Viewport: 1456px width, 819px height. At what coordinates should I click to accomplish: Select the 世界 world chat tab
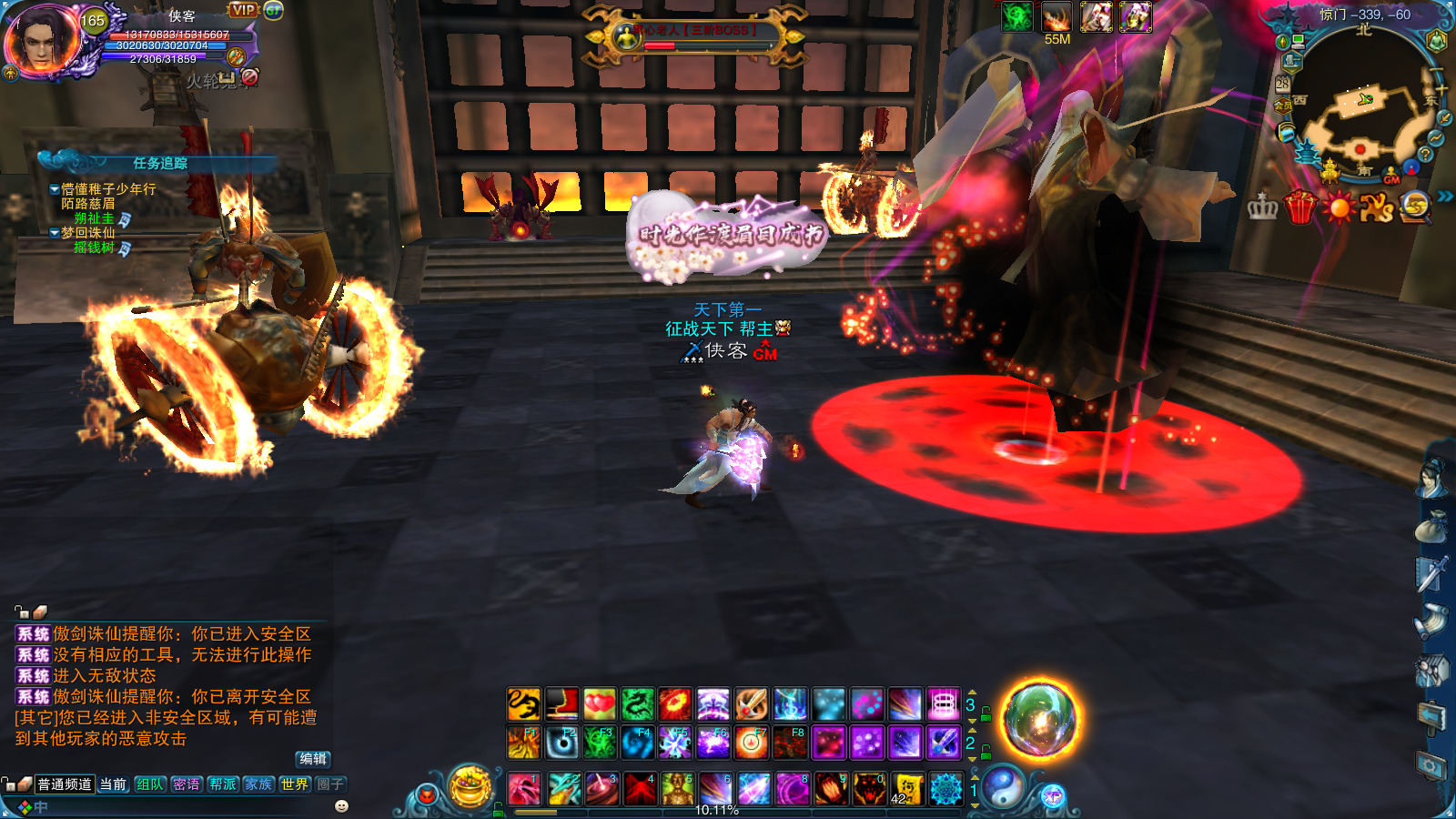pyautogui.click(x=294, y=784)
